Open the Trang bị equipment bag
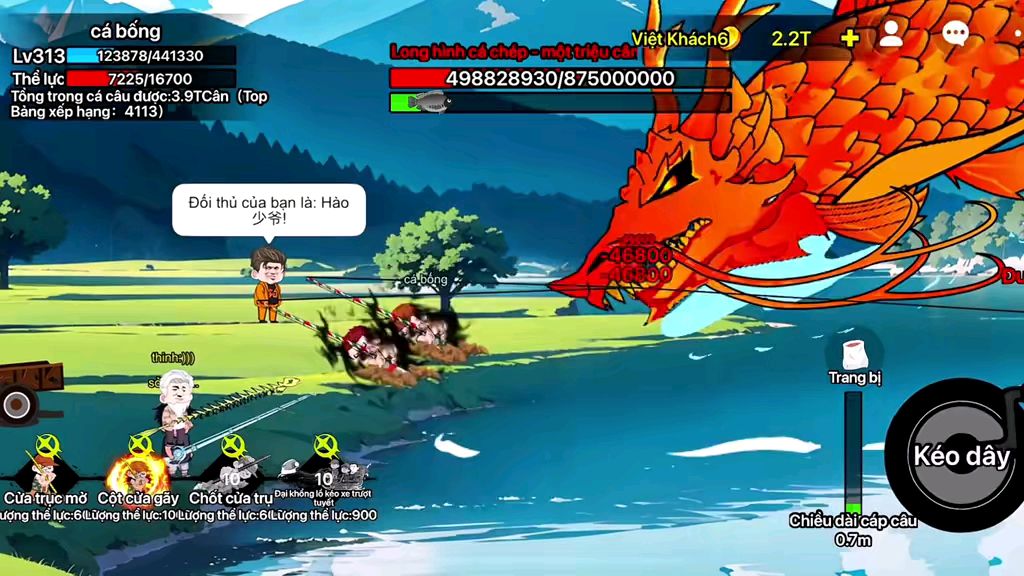 tap(853, 357)
